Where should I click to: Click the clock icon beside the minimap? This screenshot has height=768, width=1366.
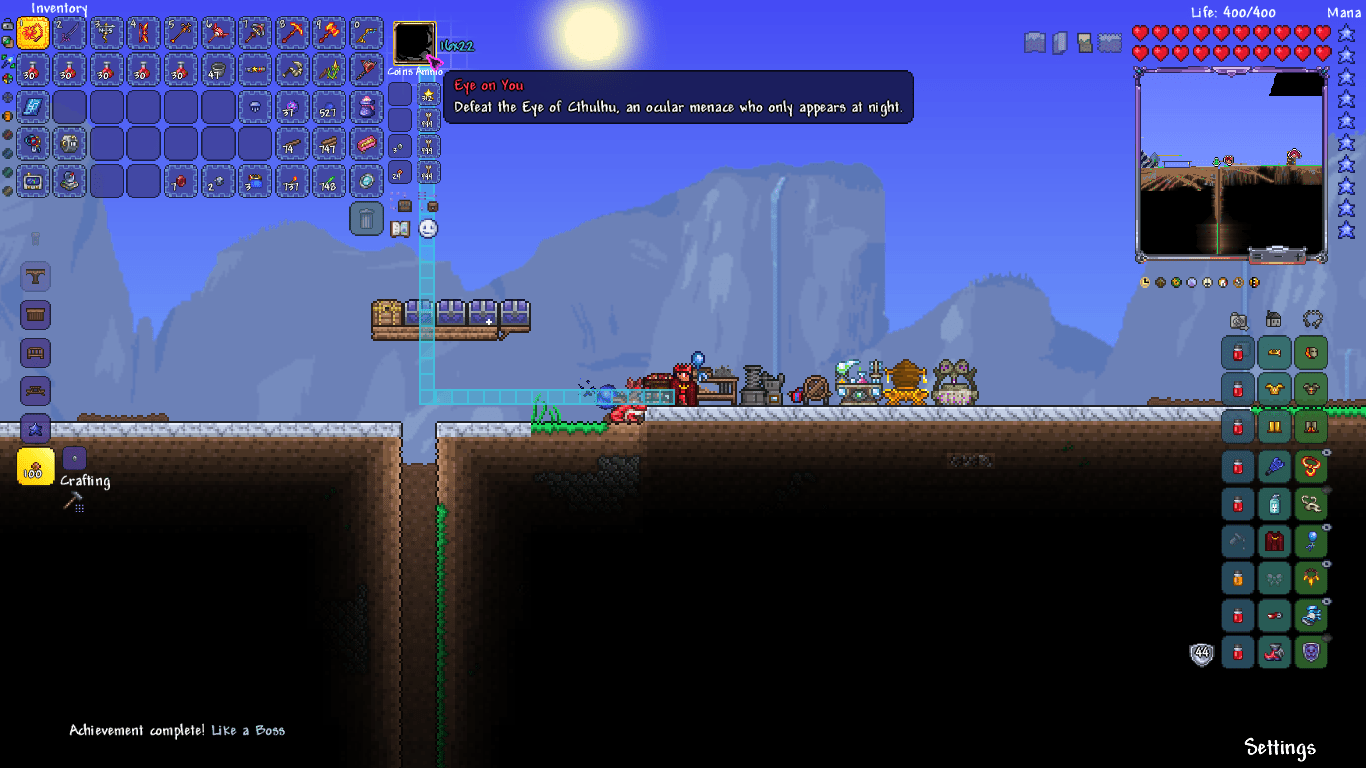pos(1143,282)
